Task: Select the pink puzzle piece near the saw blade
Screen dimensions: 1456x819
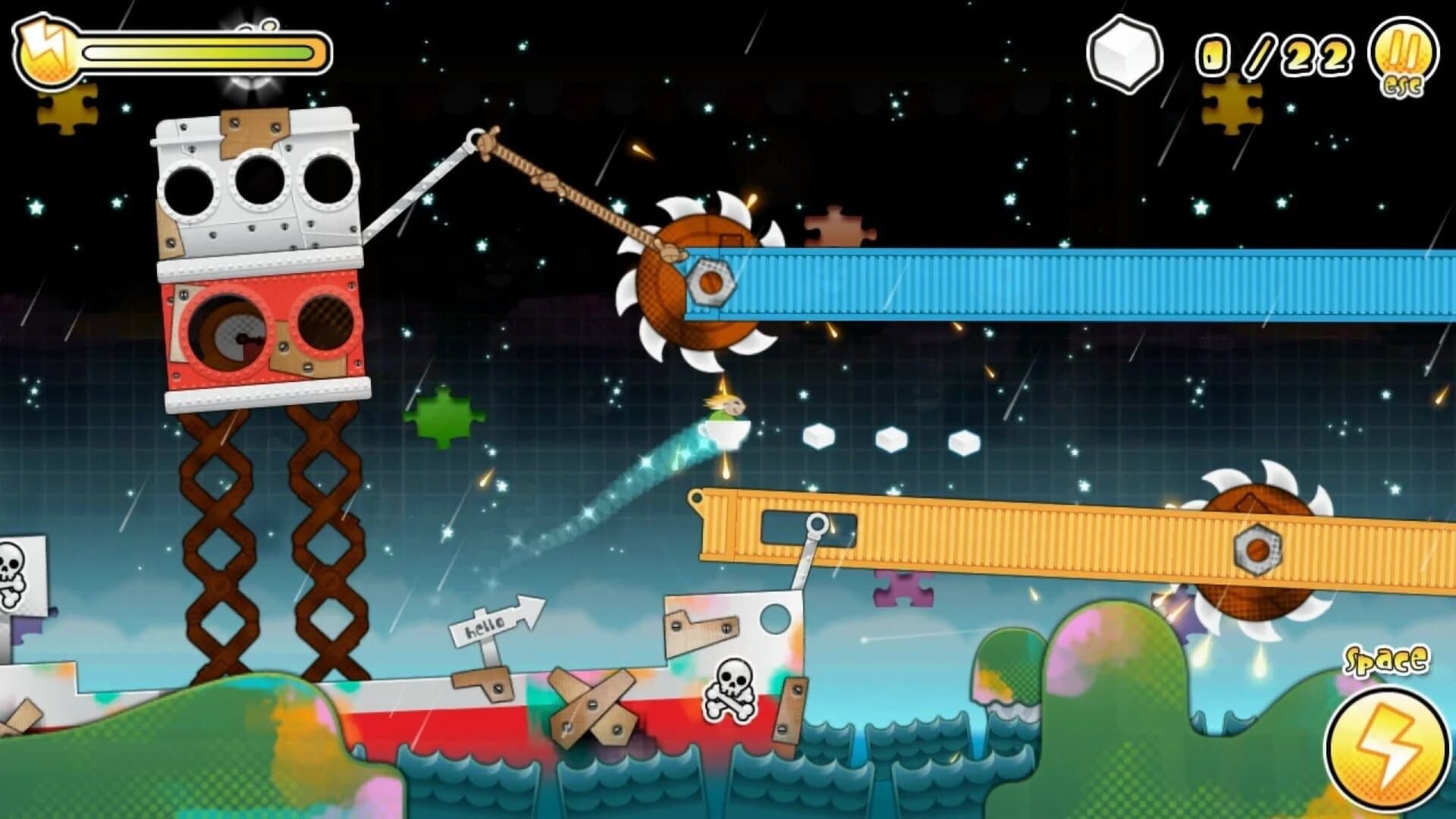Action: pos(839,226)
